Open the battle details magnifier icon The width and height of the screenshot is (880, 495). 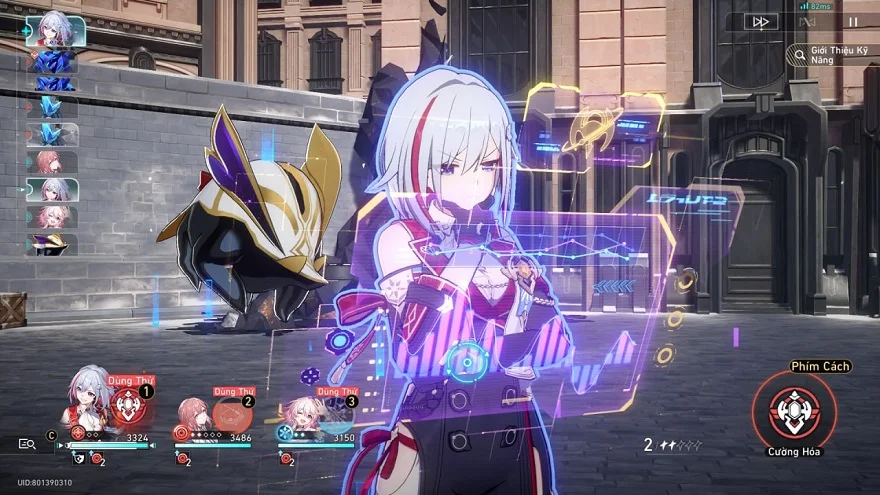coord(27,443)
